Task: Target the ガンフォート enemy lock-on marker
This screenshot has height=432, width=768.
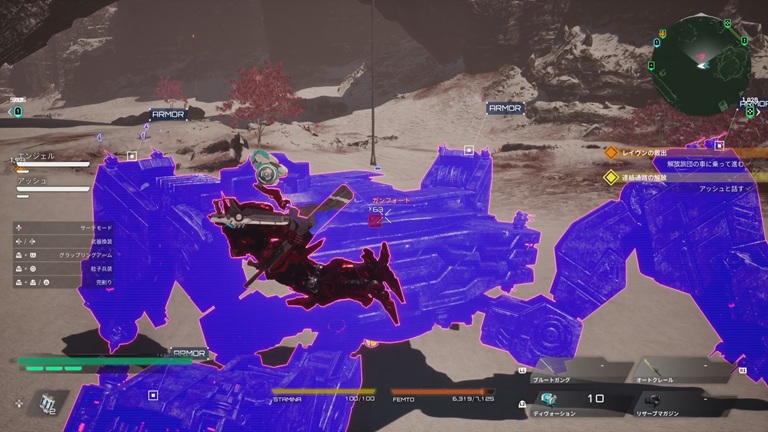Action: point(375,219)
